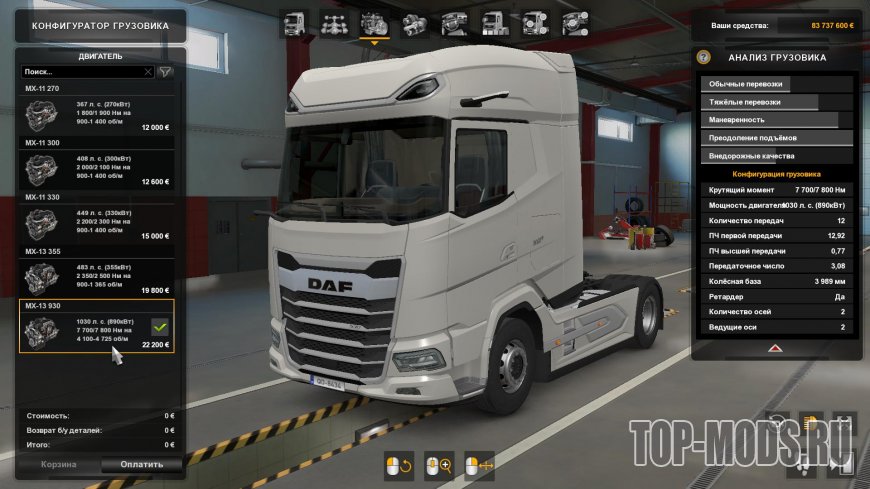The height and width of the screenshot is (489, 870).
Task: Activate the rotate camera mouse icon
Action: pos(399,465)
